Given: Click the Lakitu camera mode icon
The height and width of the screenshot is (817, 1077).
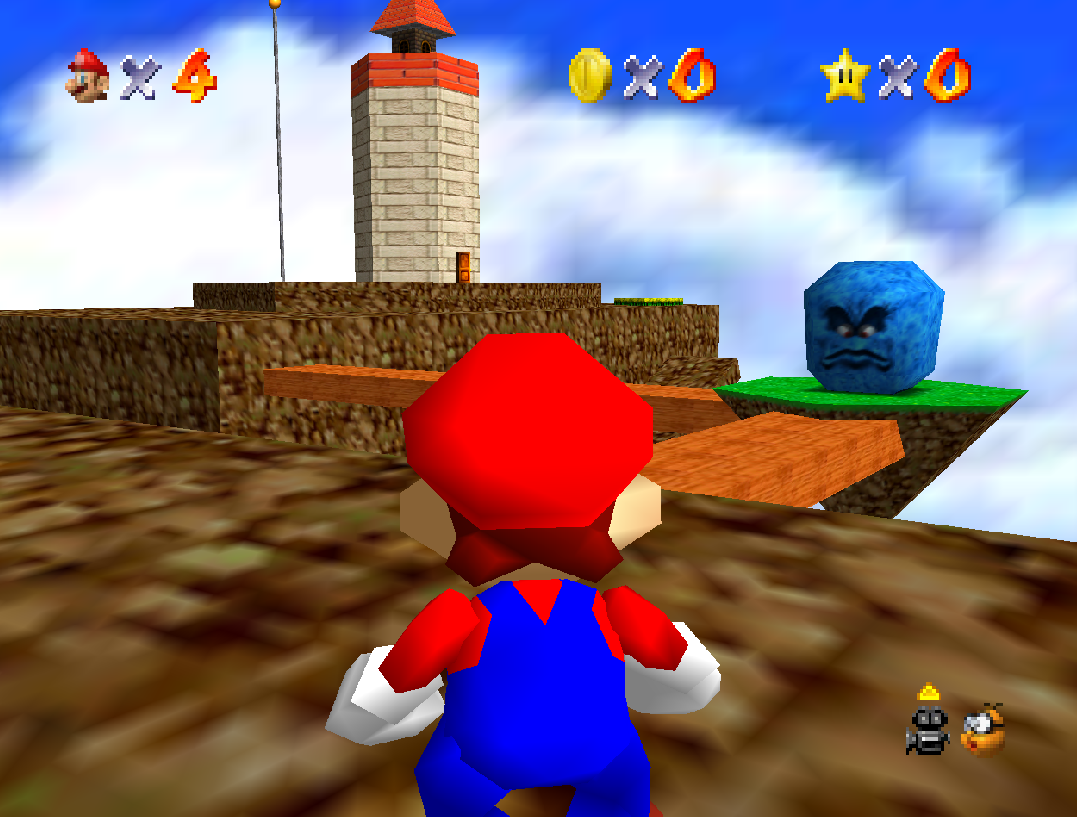Looking at the screenshot, I should (x=984, y=729).
